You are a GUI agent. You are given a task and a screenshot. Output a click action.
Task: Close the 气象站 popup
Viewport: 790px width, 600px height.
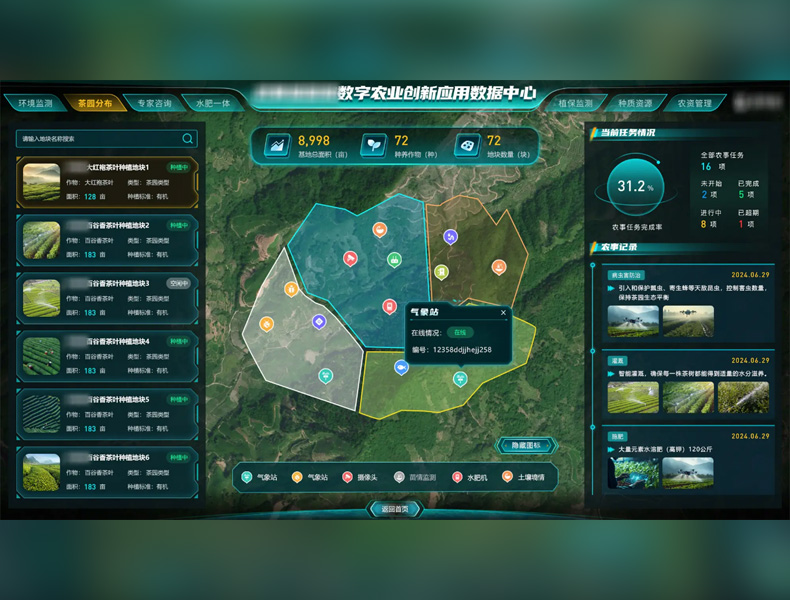[x=503, y=313]
